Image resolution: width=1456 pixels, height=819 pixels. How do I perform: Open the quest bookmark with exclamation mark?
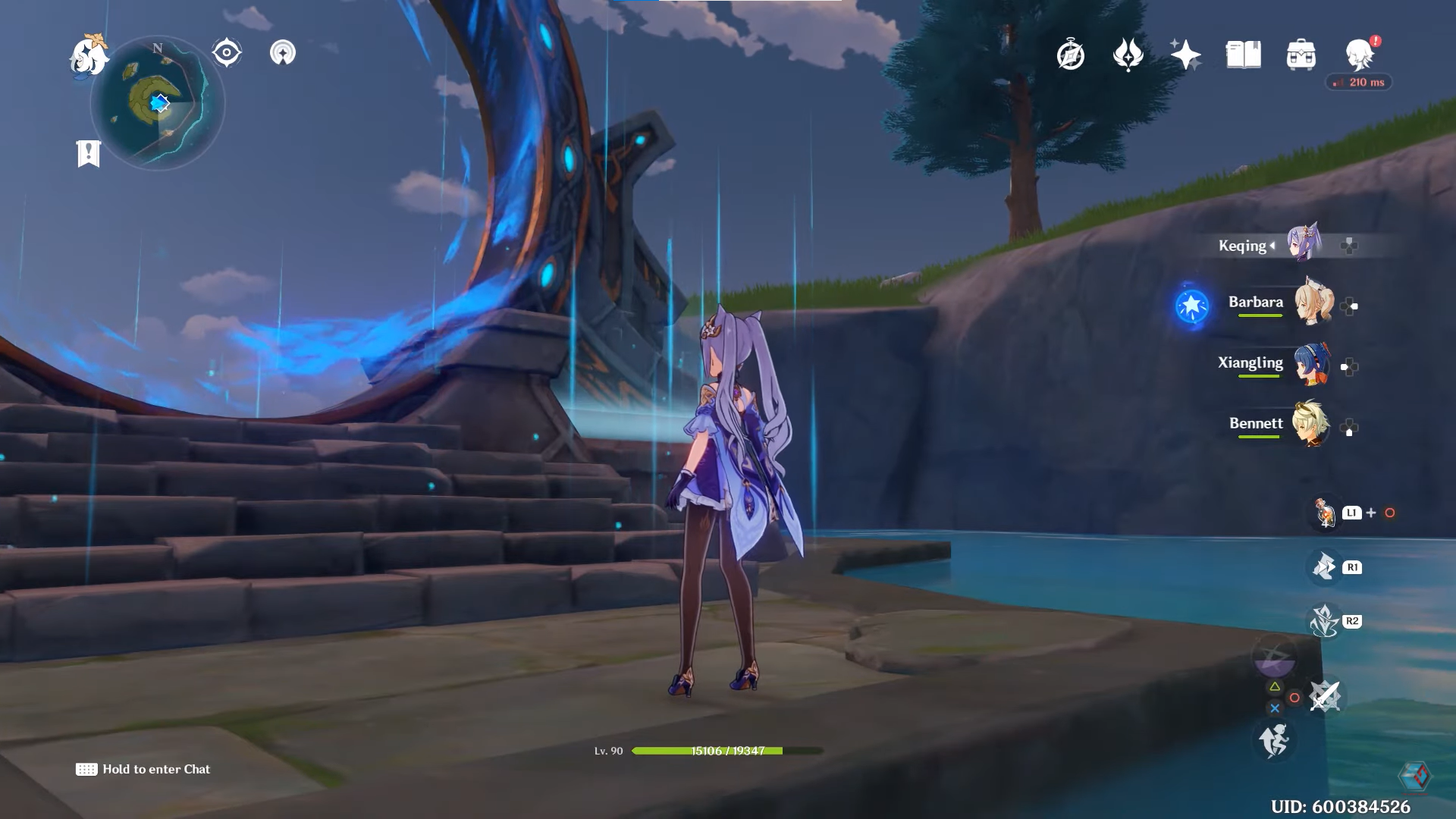click(x=89, y=153)
